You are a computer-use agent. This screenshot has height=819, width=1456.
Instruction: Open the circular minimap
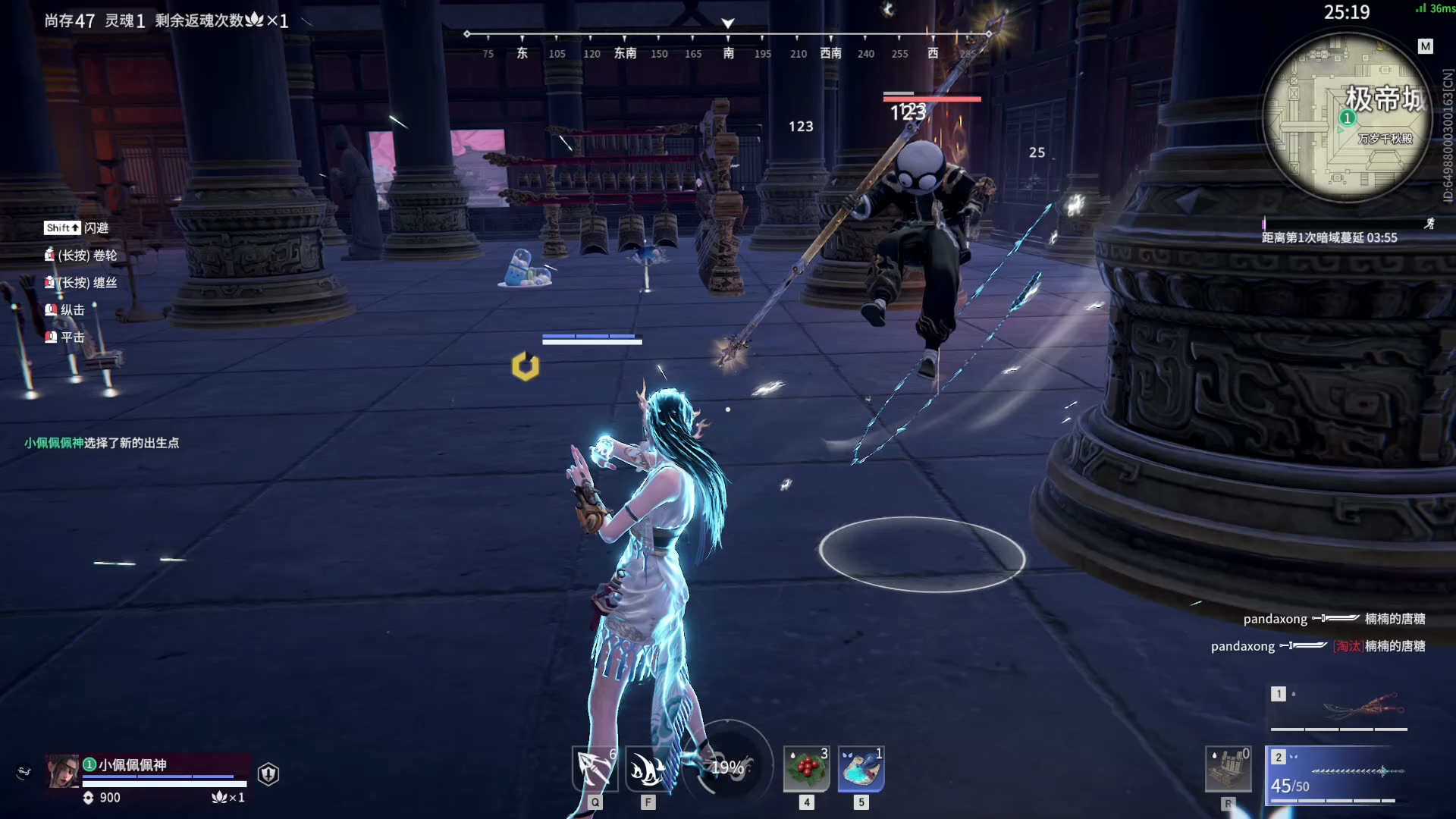click(x=1348, y=118)
